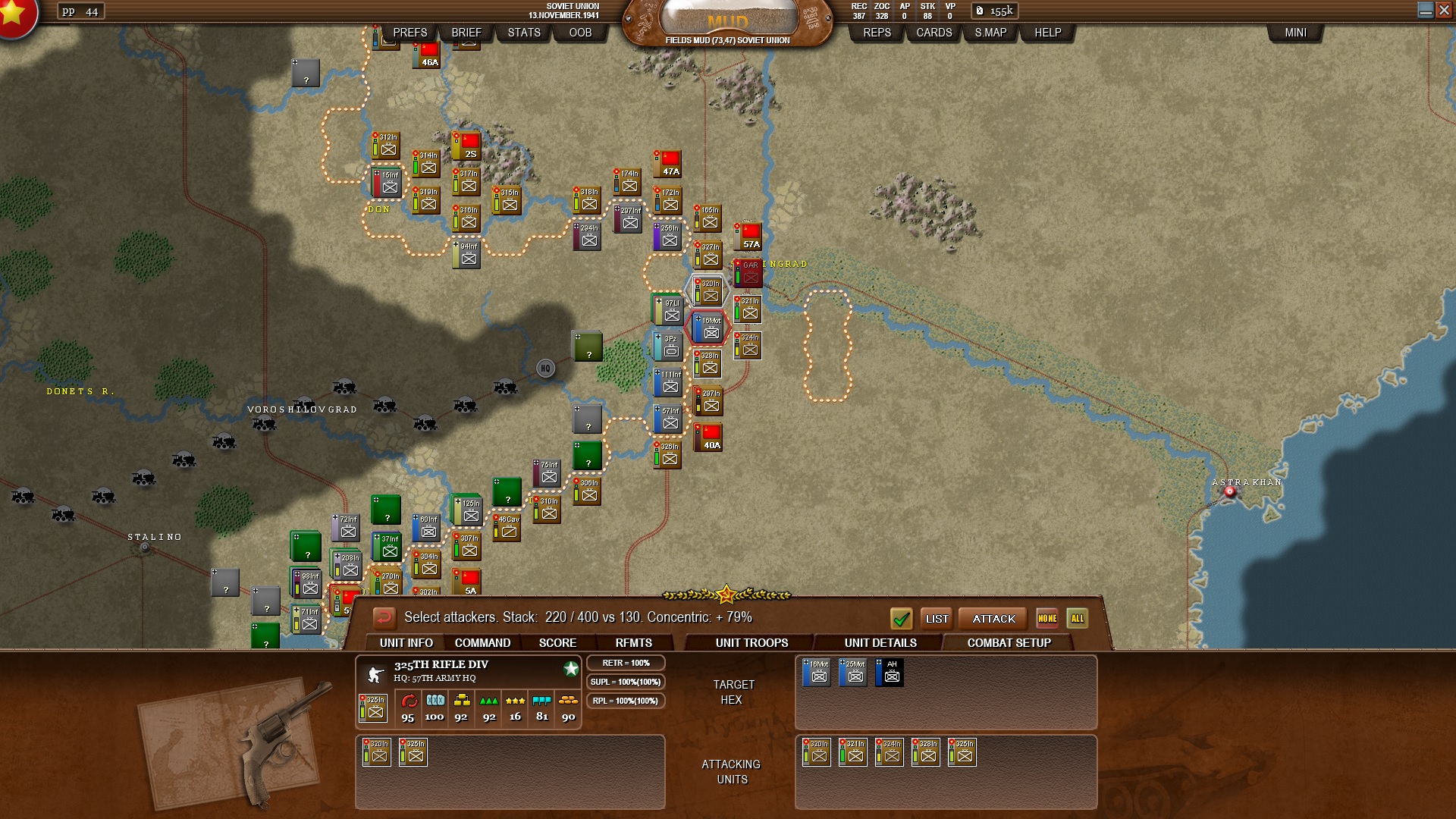The height and width of the screenshot is (819, 1456).
Task: Switch to the UNIT INFO tab
Action: 406,643
